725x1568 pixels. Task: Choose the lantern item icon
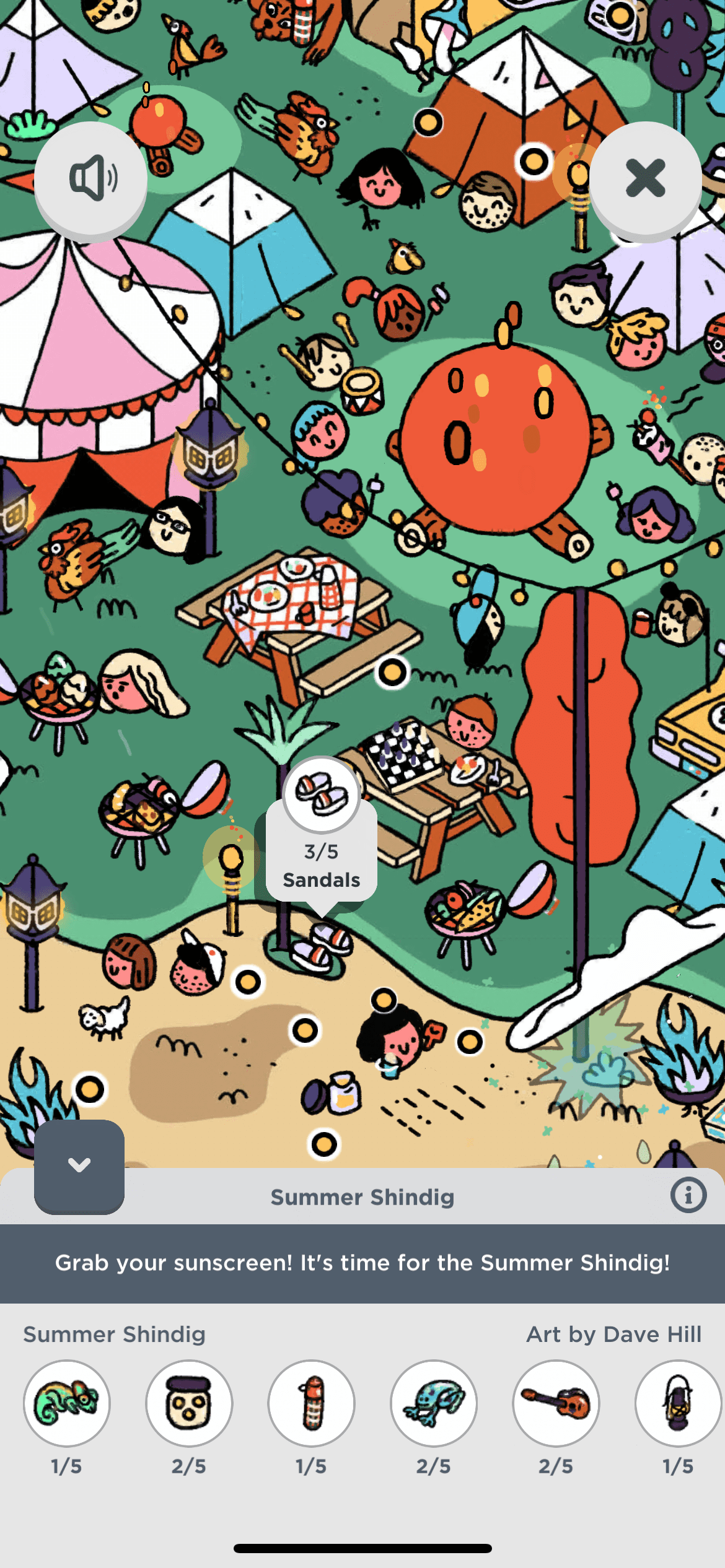[678, 1403]
